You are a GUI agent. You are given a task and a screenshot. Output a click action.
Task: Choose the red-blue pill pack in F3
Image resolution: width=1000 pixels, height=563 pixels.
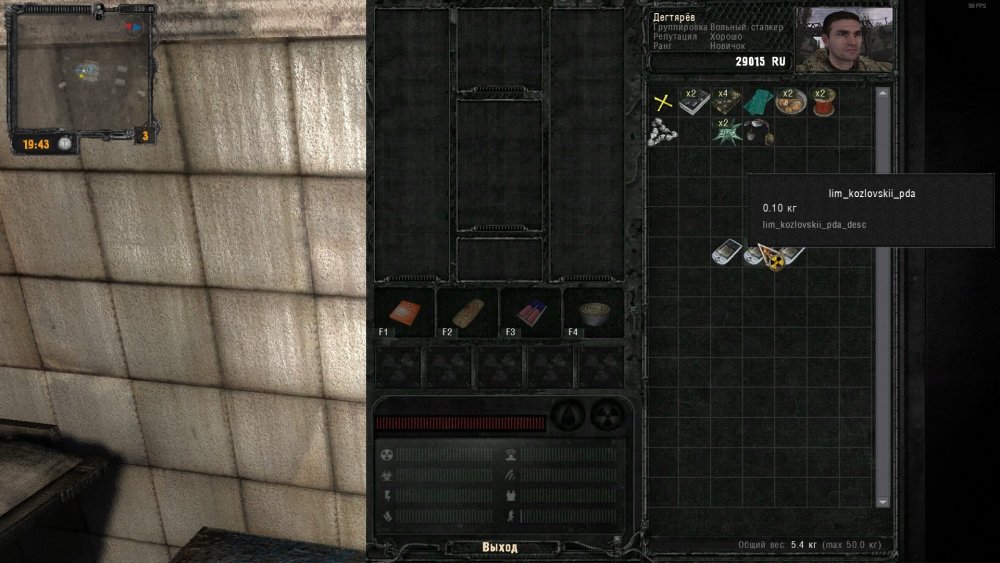(x=530, y=313)
